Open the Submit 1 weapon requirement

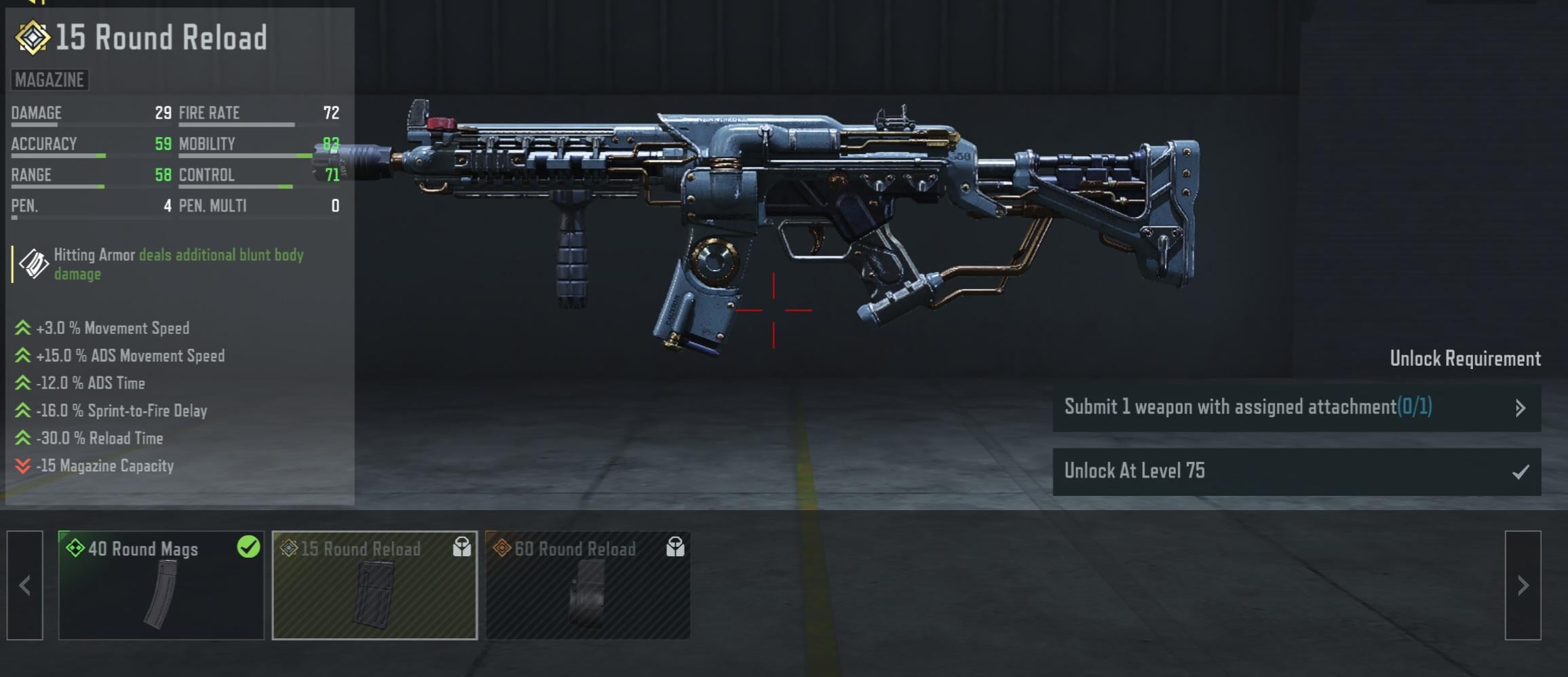coord(1296,407)
